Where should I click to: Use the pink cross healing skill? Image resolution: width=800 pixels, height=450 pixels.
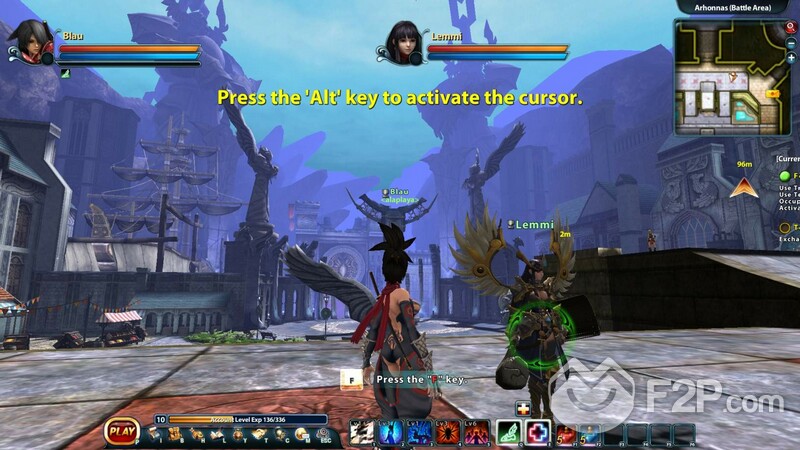538,432
